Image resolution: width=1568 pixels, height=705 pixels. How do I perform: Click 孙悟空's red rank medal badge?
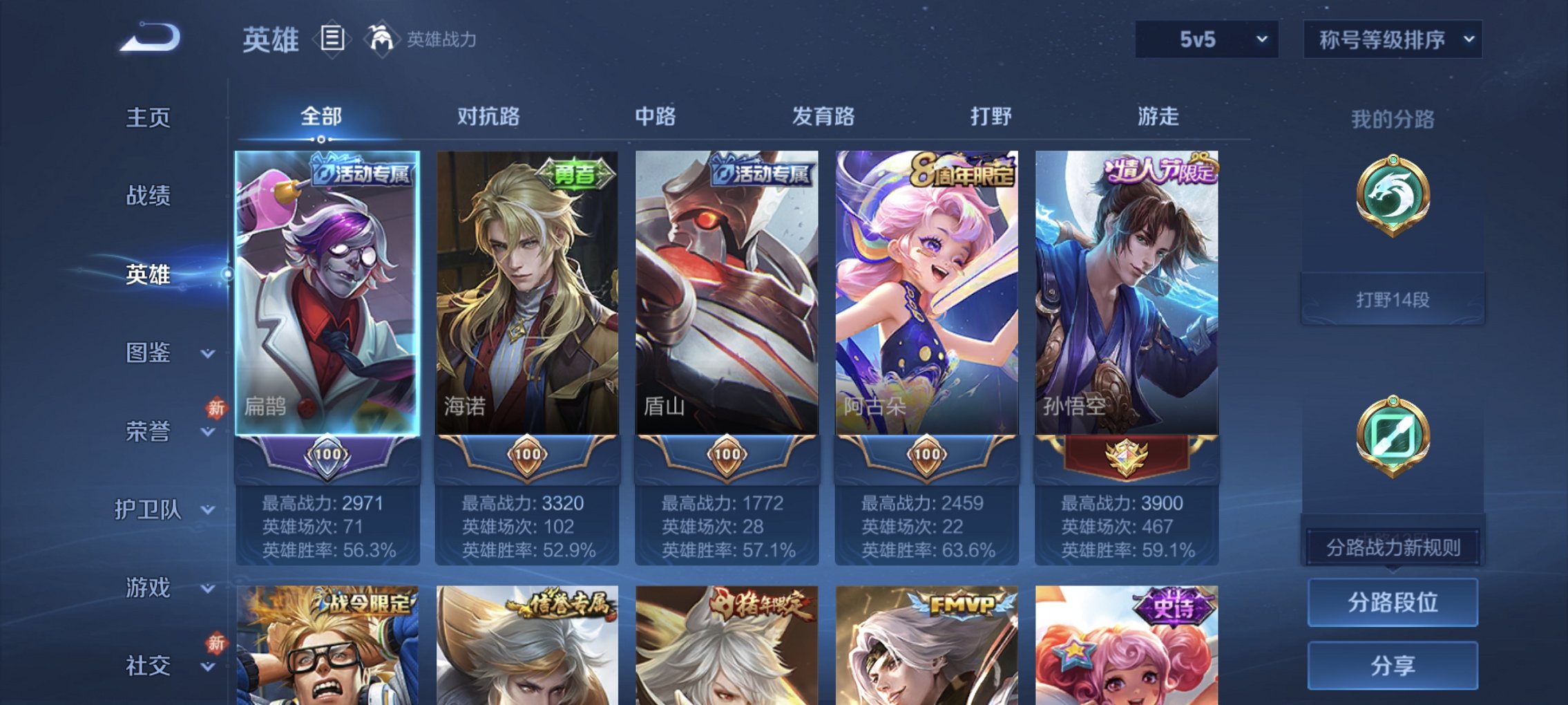(1128, 456)
